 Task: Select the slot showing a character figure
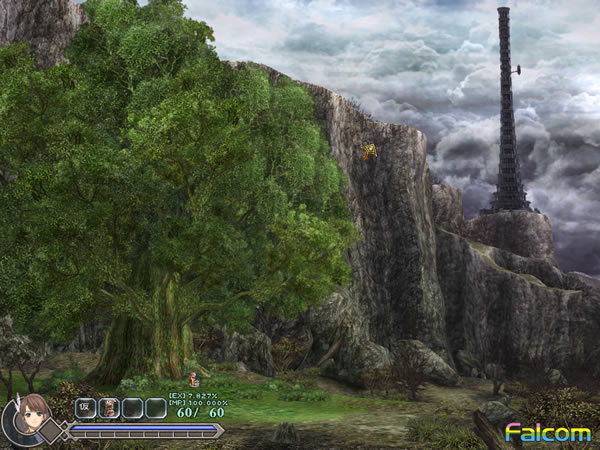click(x=109, y=408)
